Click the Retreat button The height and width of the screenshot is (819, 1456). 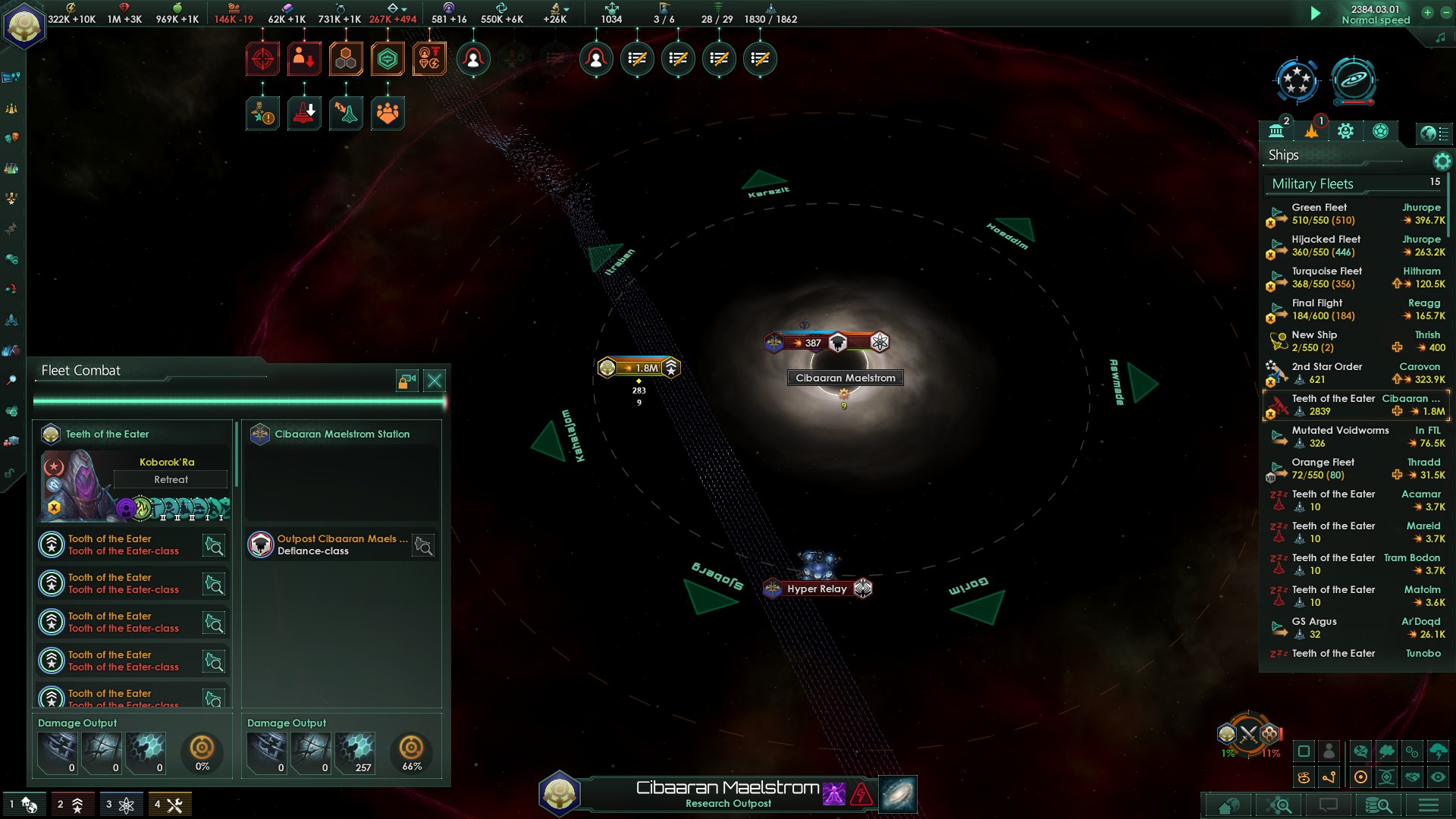[171, 479]
